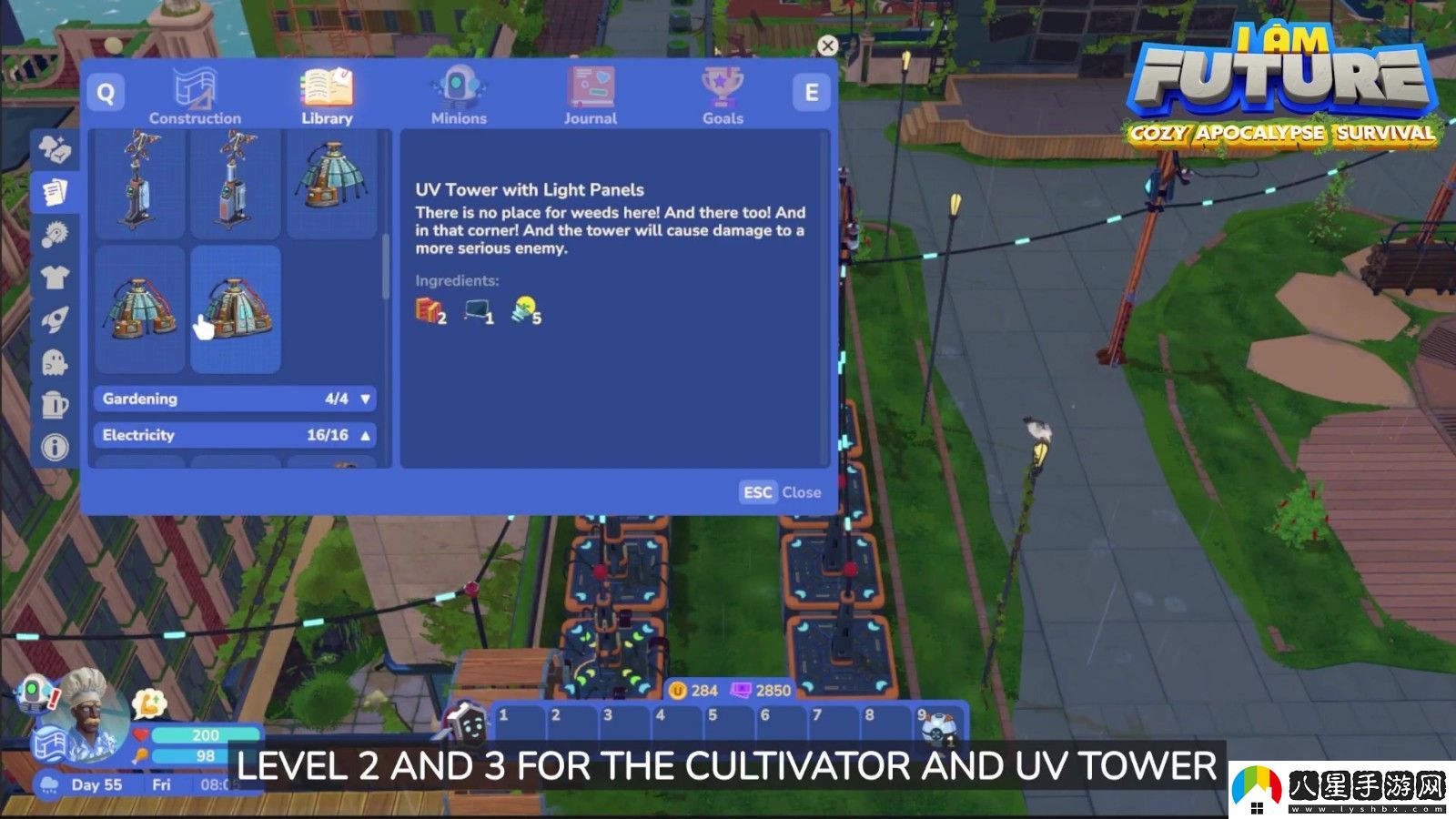
Task: Choose the ghost category icon
Action: pos(55,362)
